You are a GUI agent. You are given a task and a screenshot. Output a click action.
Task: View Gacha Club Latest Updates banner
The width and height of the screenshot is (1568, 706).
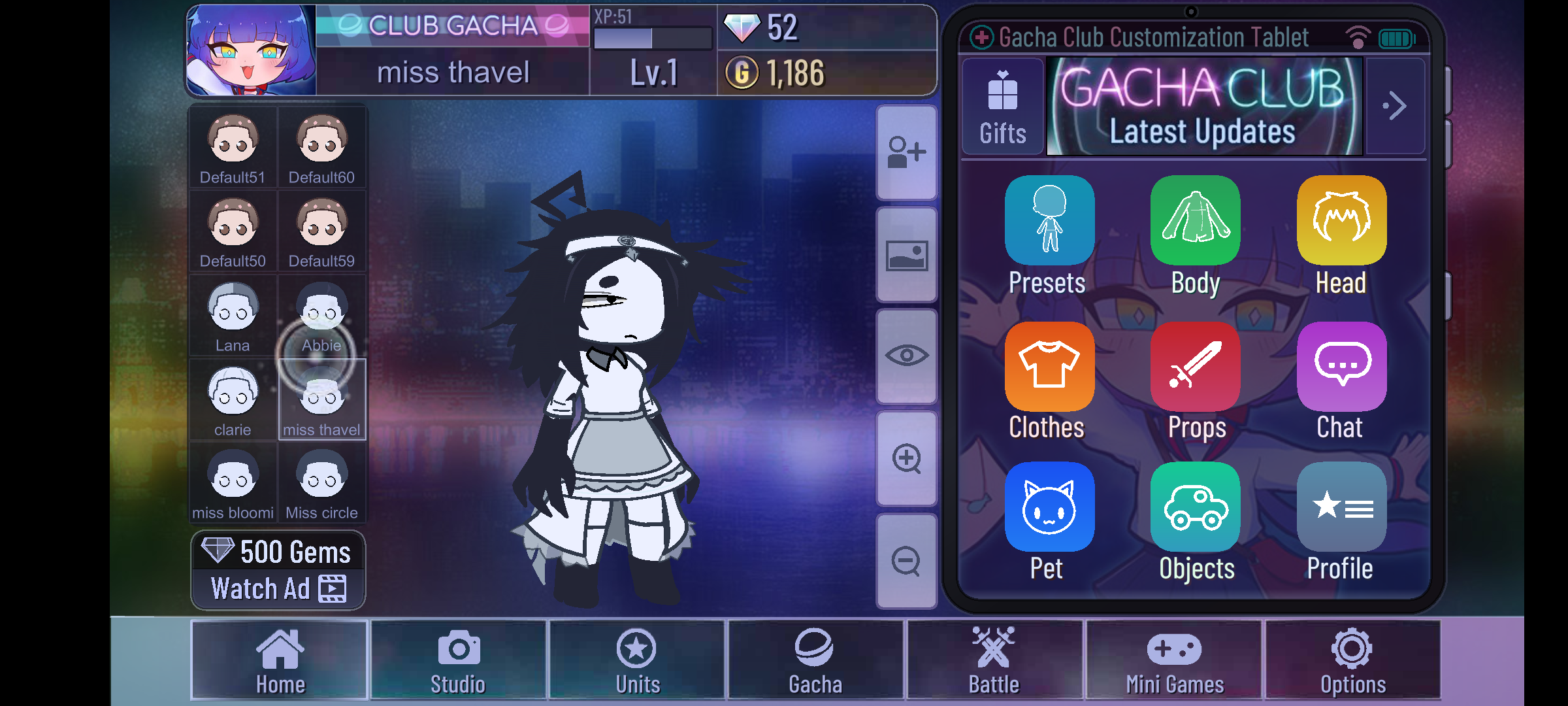[x=1204, y=107]
